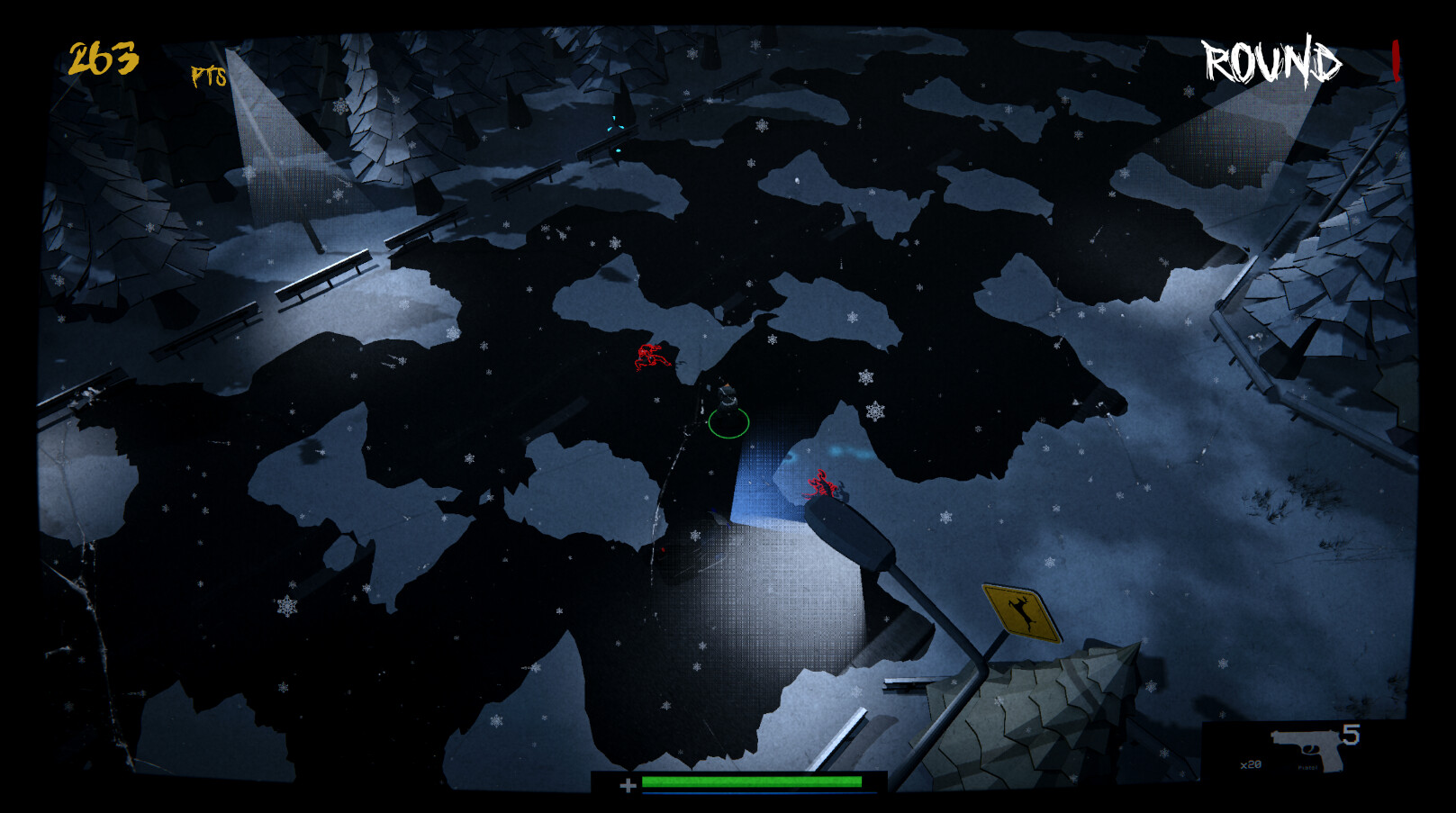Click the red zombie near the streetlight

(822, 484)
